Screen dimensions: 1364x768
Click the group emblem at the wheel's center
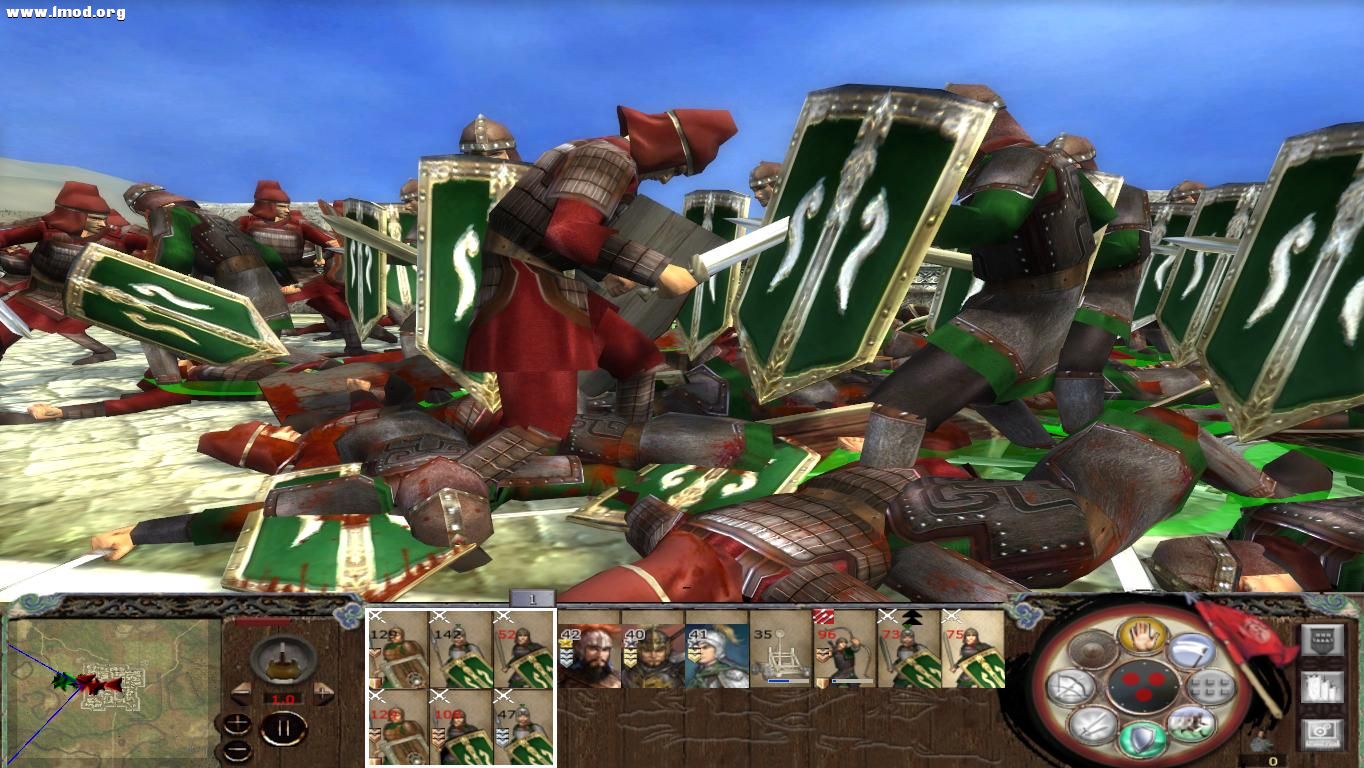1144,685
